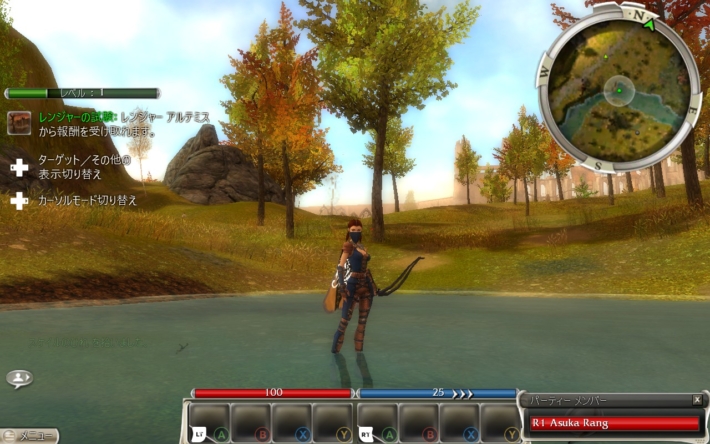Click the green north arrow on compass

coord(652,23)
